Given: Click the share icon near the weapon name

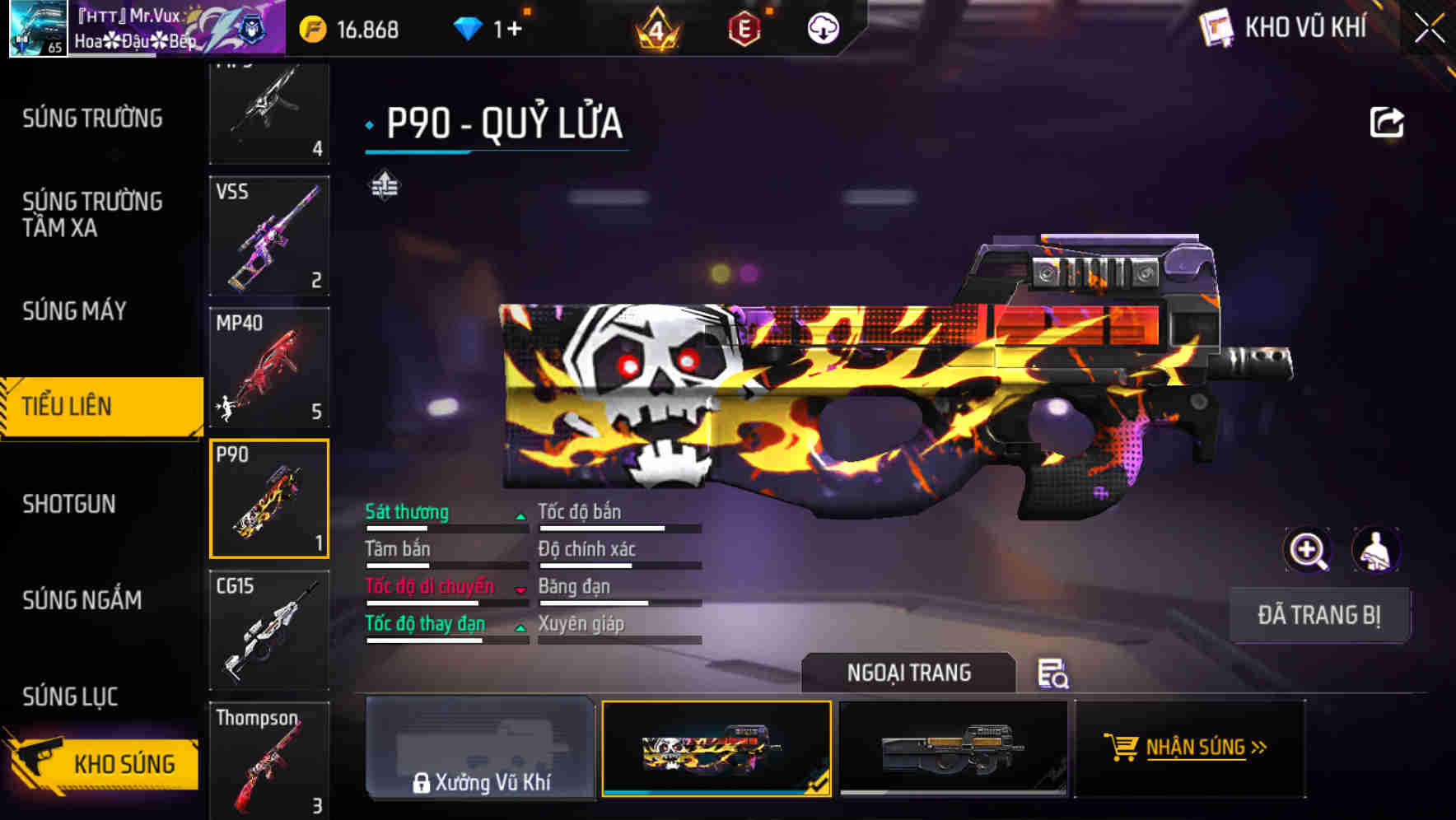Looking at the screenshot, I should [1388, 121].
